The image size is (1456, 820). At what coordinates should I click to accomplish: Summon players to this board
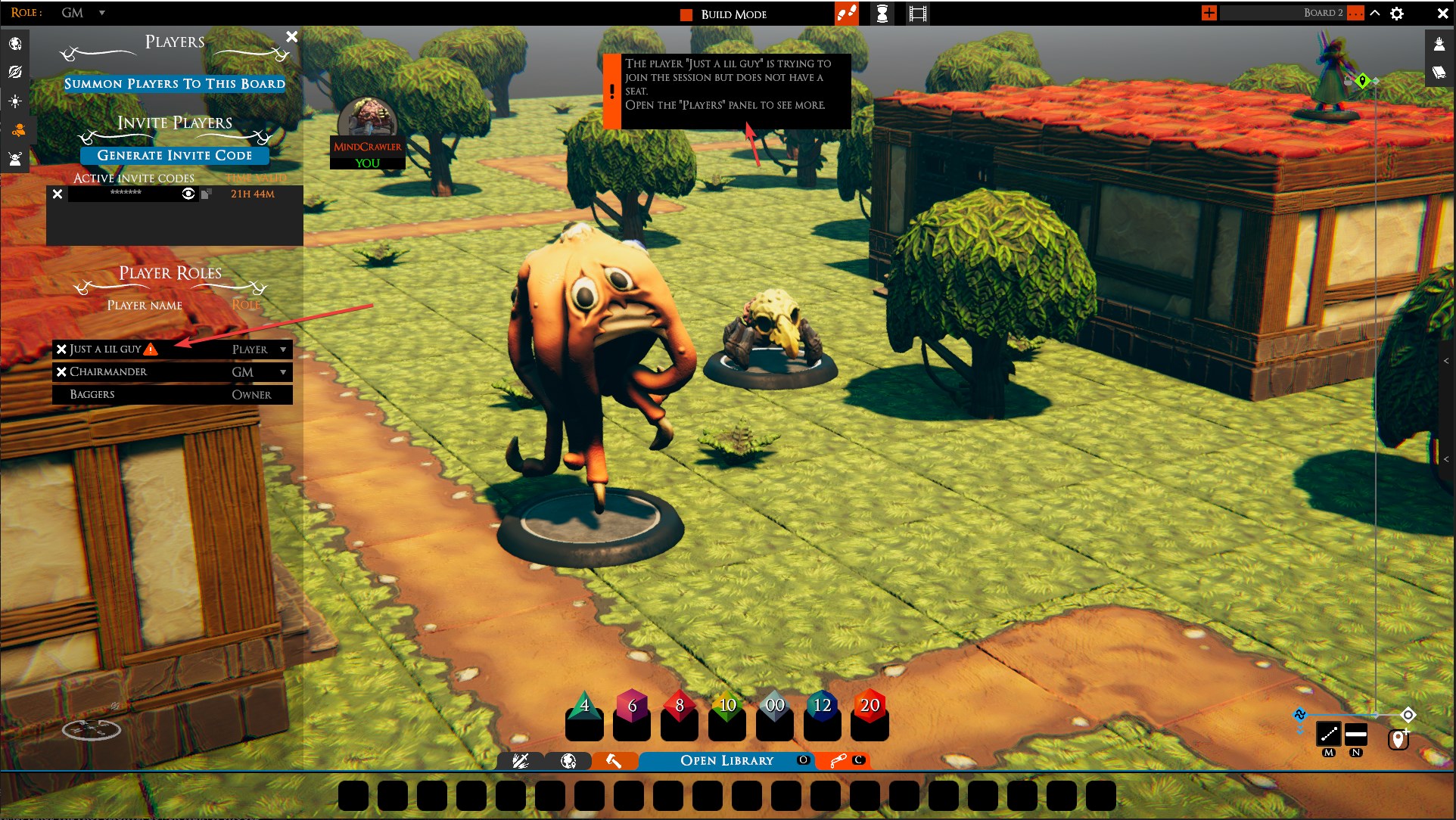click(174, 83)
